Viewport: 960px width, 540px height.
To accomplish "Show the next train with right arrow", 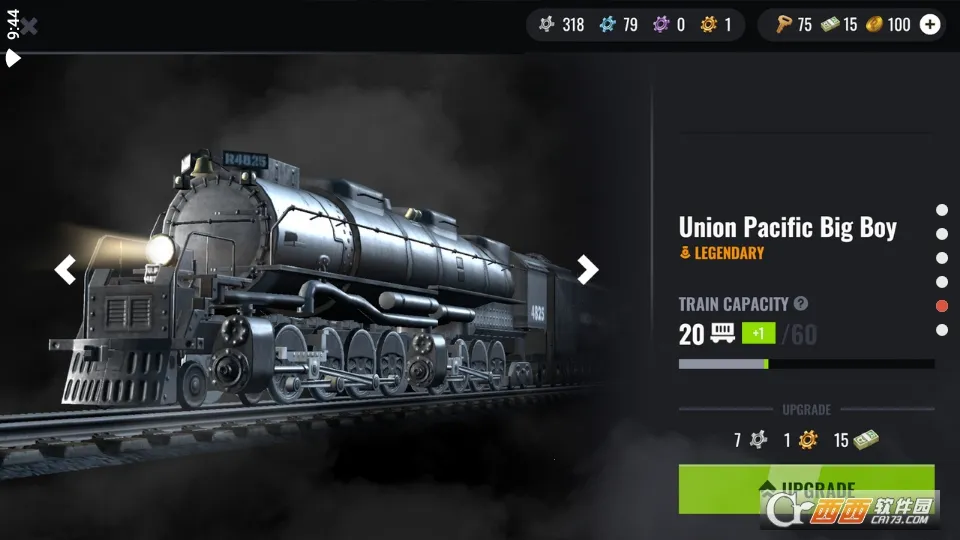I will click(x=588, y=269).
